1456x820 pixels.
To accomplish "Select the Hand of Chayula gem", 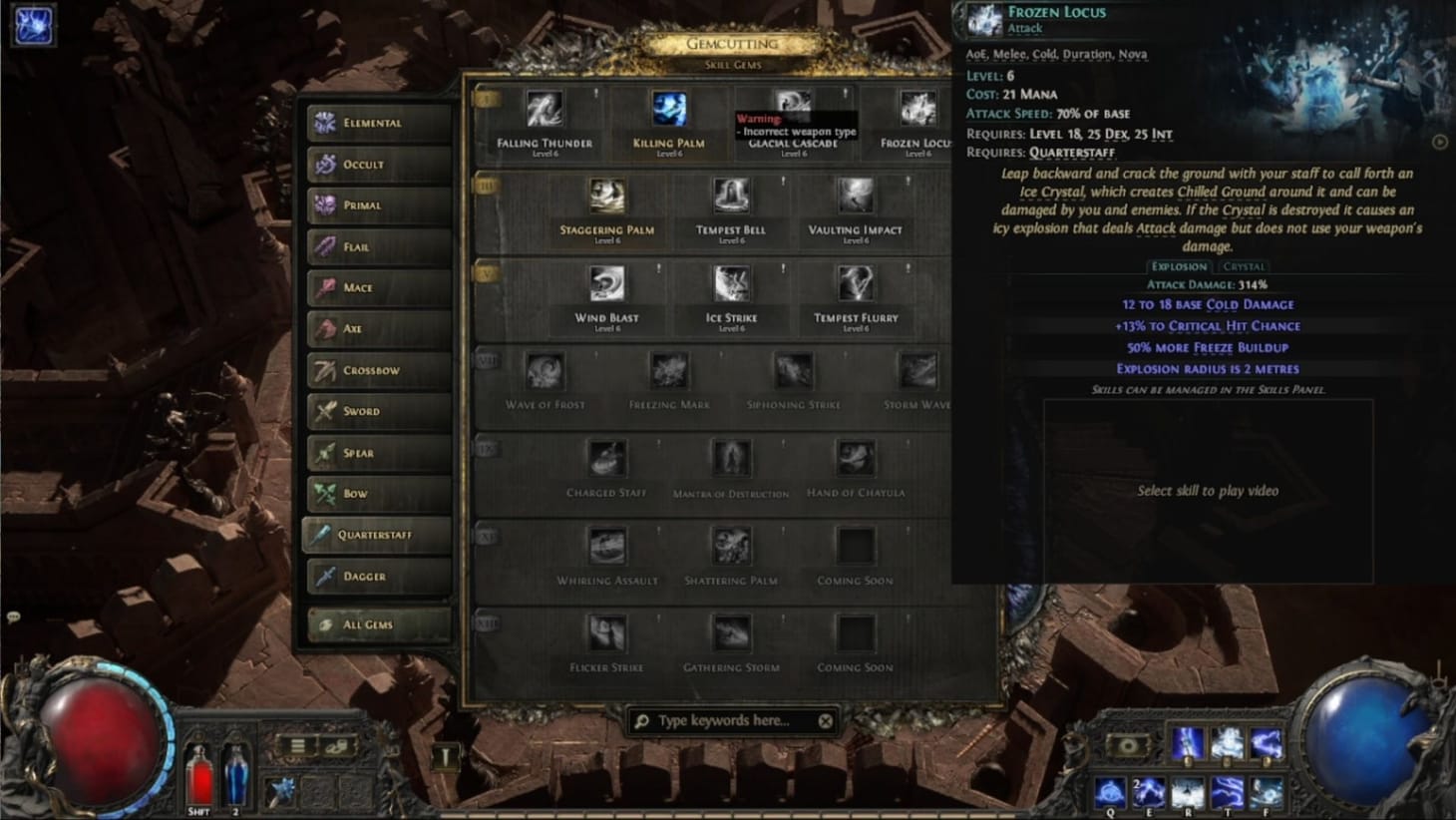I will [855, 459].
